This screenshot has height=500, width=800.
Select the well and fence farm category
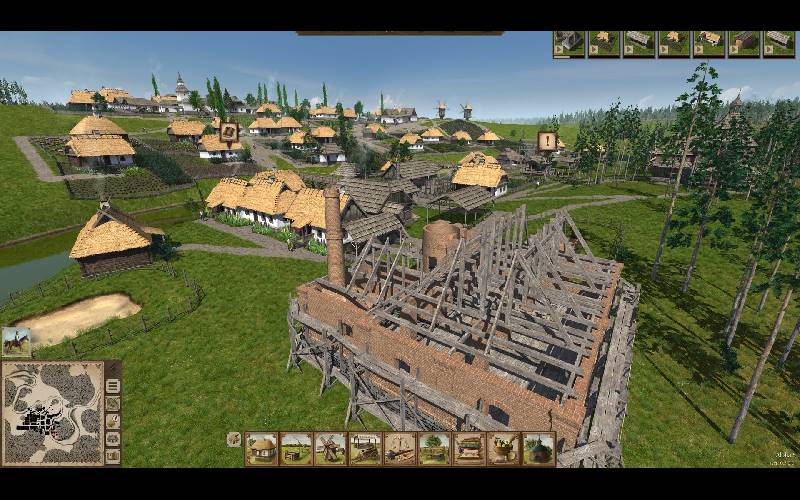296,449
